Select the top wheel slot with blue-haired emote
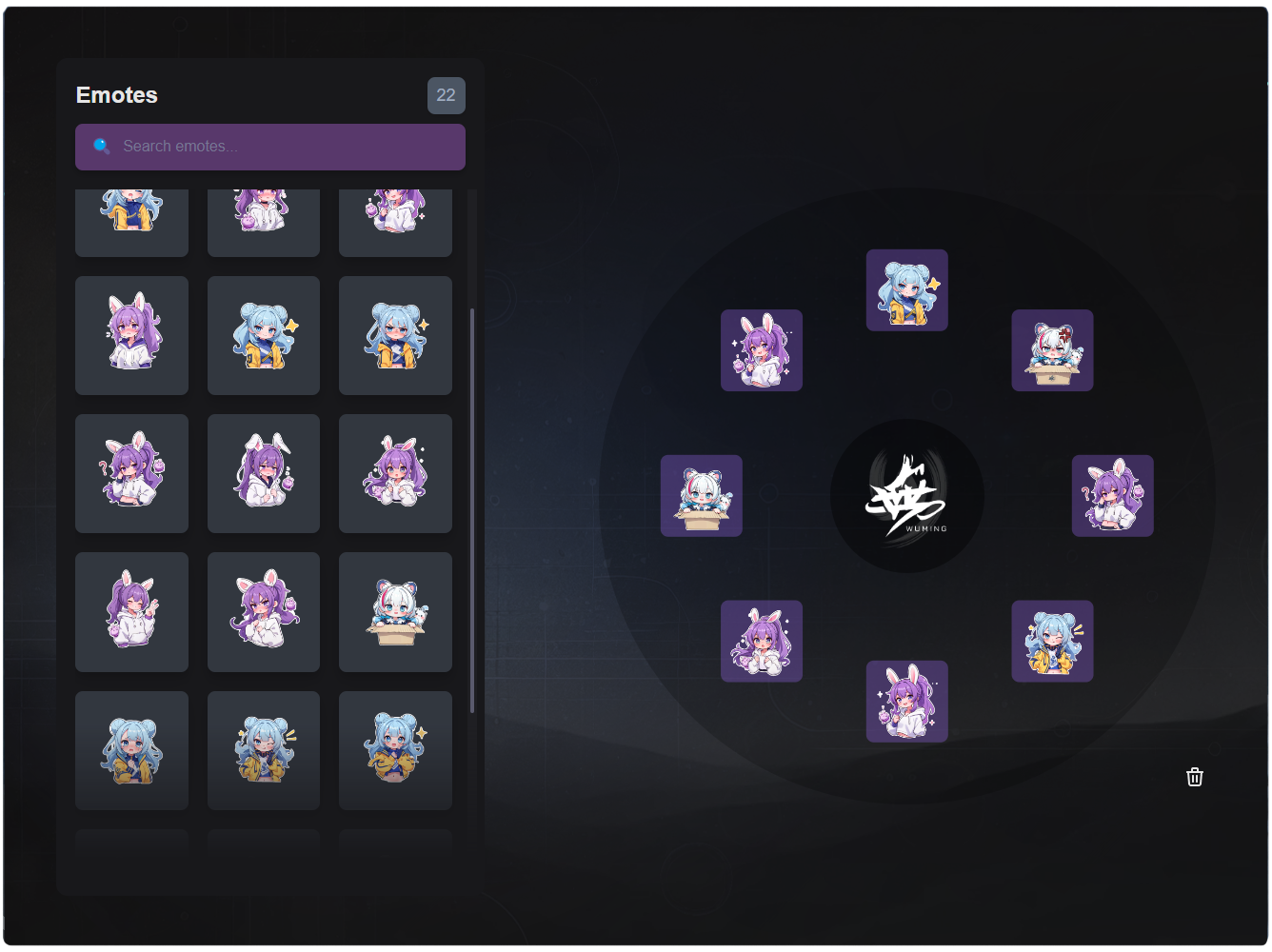1272x952 pixels. [906, 289]
